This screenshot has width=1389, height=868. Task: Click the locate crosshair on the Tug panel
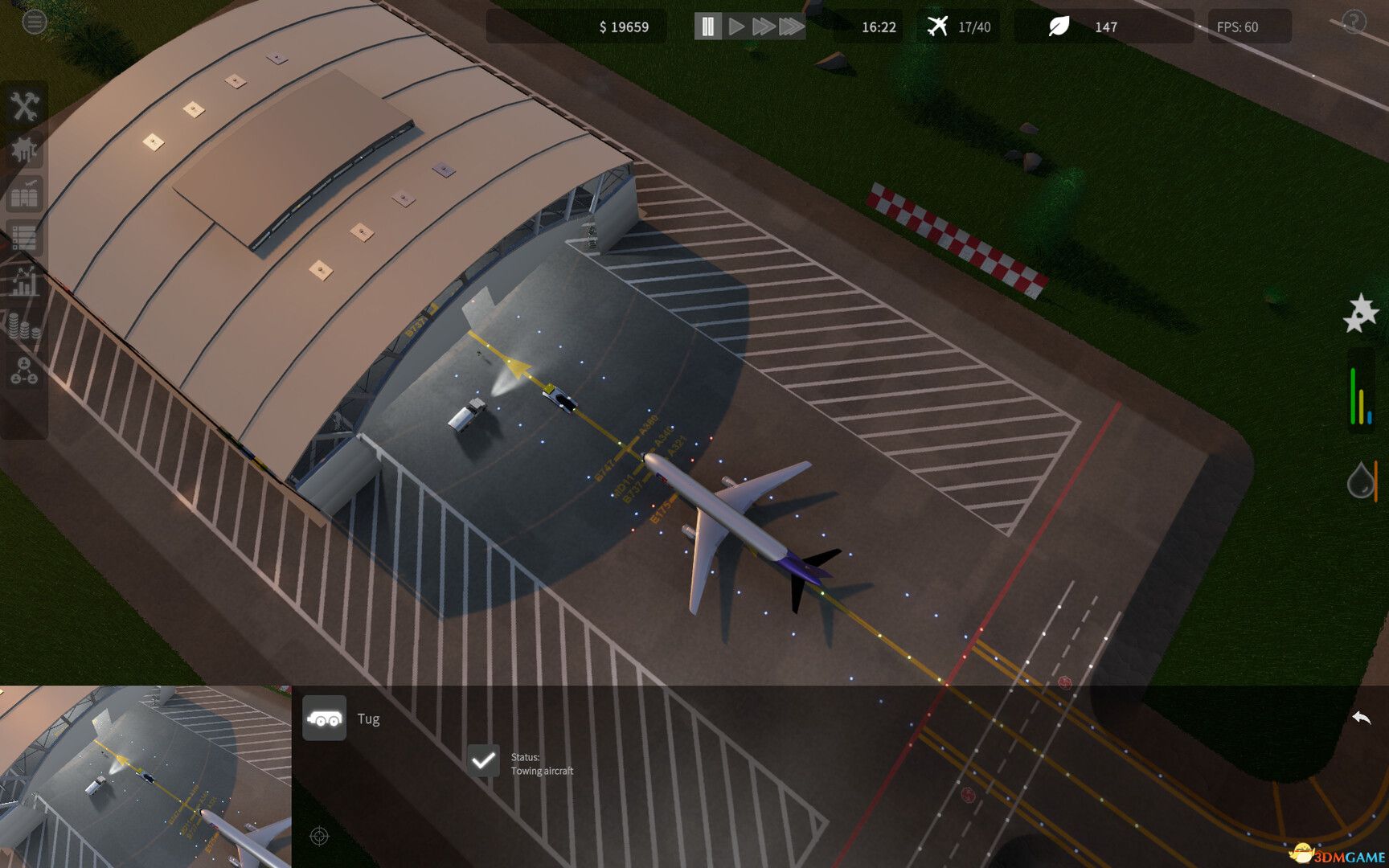pos(320,836)
